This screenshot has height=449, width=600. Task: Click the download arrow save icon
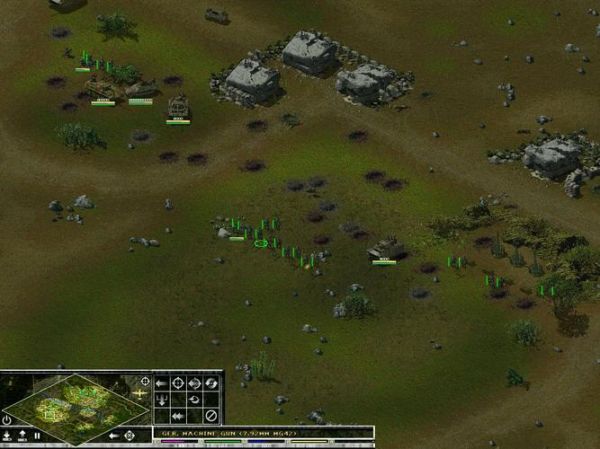coord(8,435)
